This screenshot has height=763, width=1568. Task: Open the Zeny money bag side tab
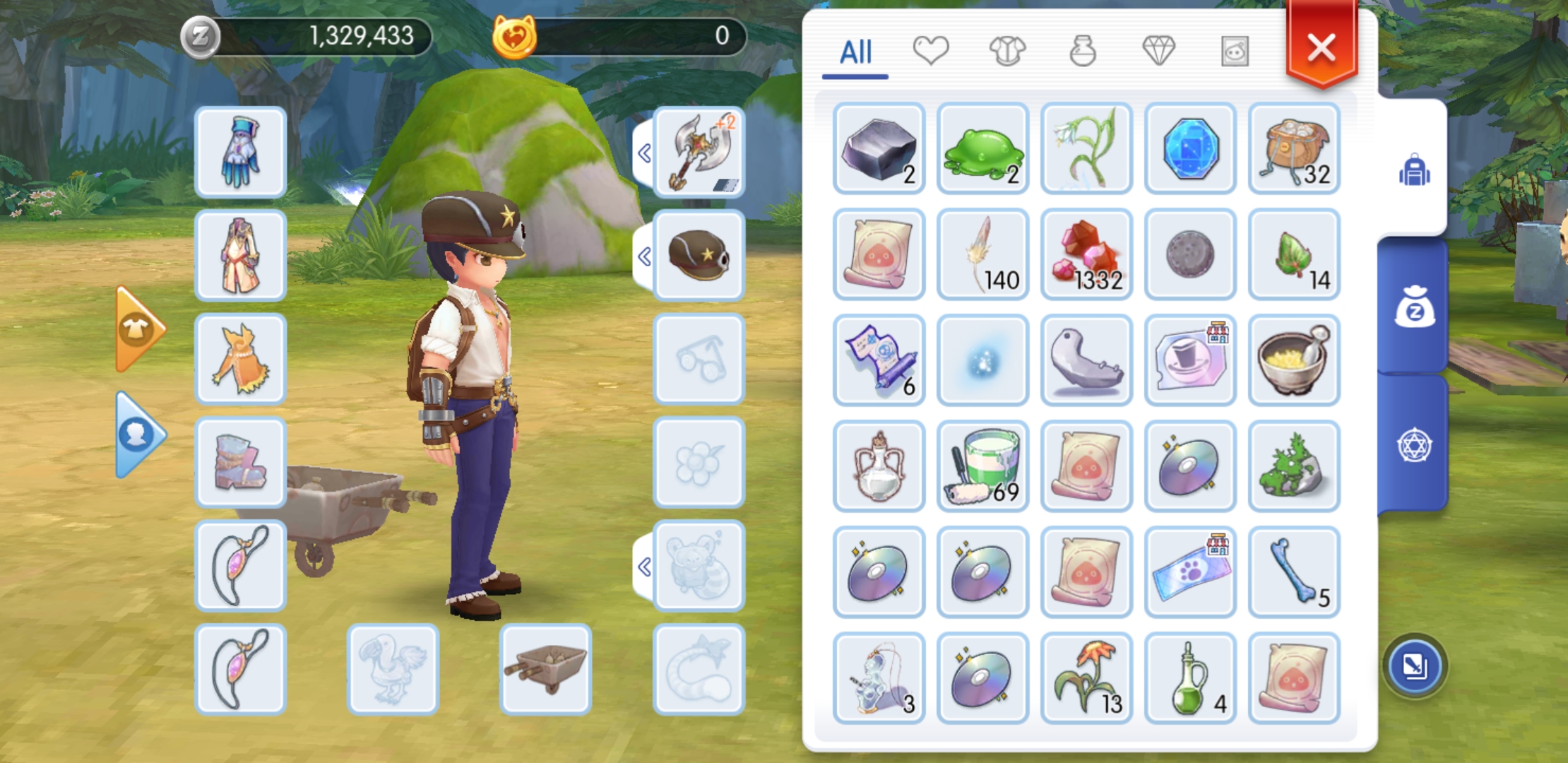coord(1414,308)
